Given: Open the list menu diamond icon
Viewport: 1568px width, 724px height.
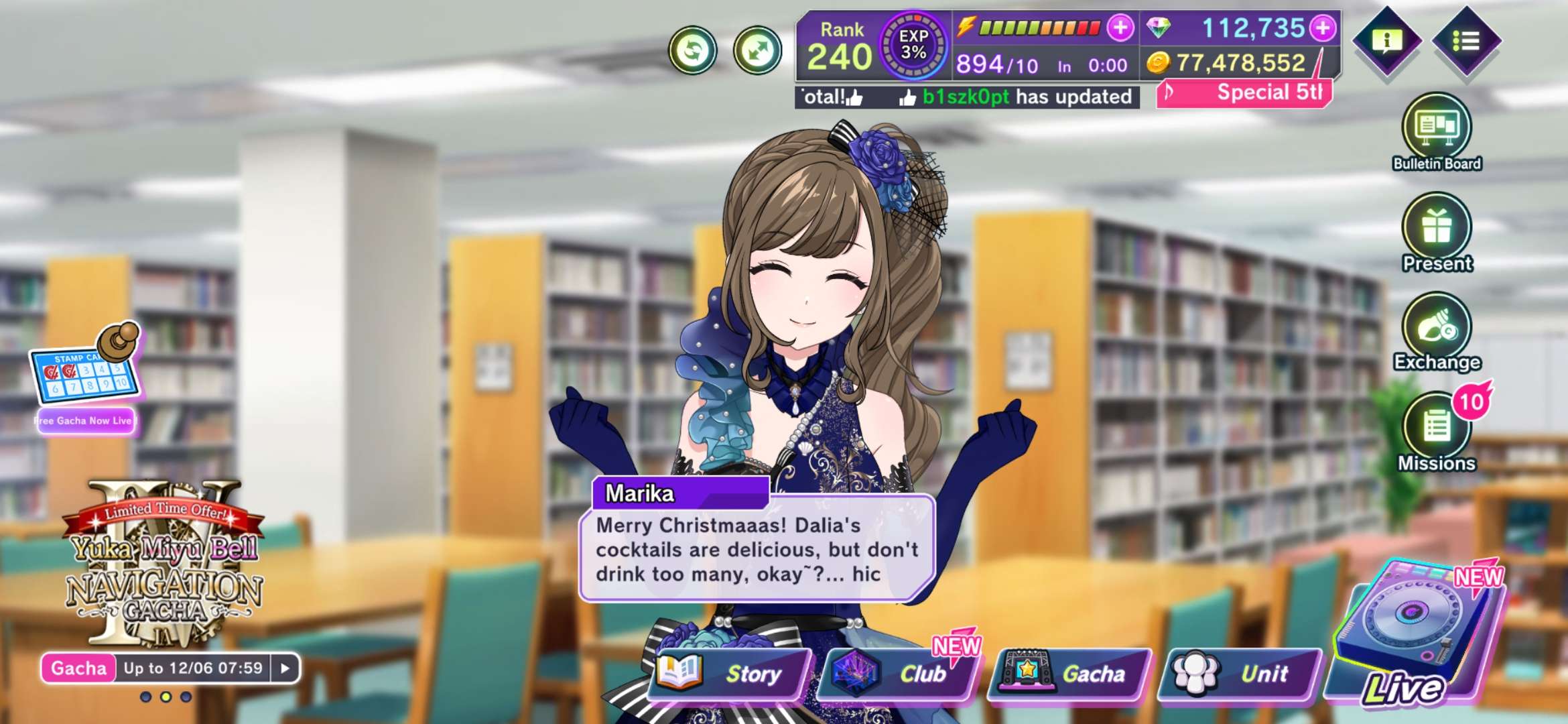Looking at the screenshot, I should coord(1466,42).
